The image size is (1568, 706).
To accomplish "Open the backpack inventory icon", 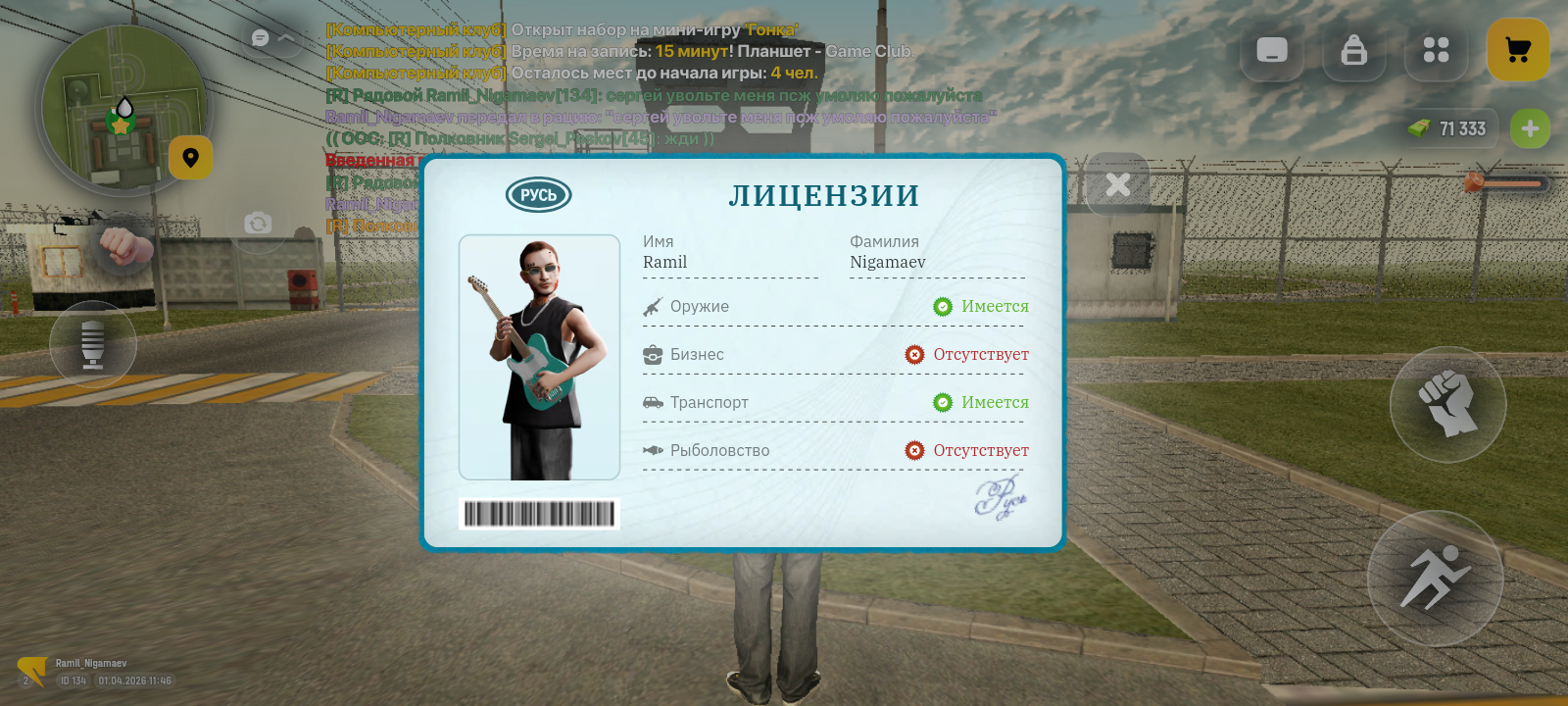I will (x=1353, y=50).
